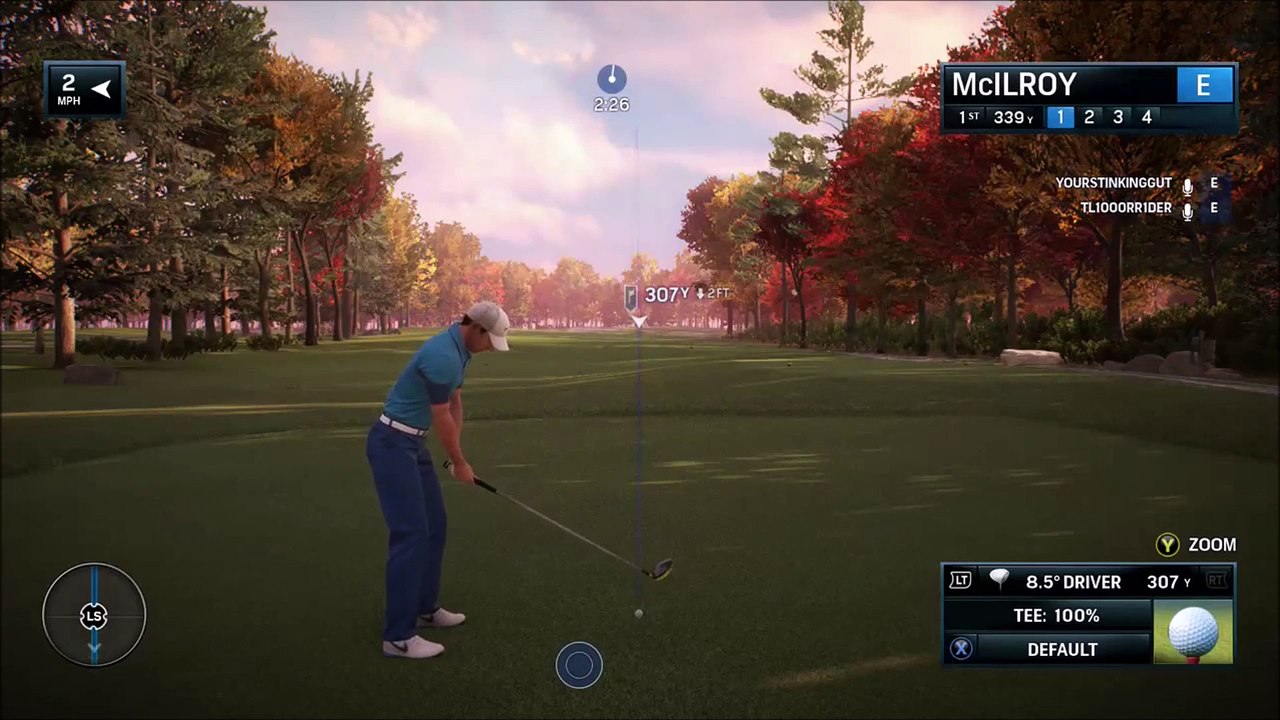Open the DEFAULT shot type option

tap(1062, 649)
